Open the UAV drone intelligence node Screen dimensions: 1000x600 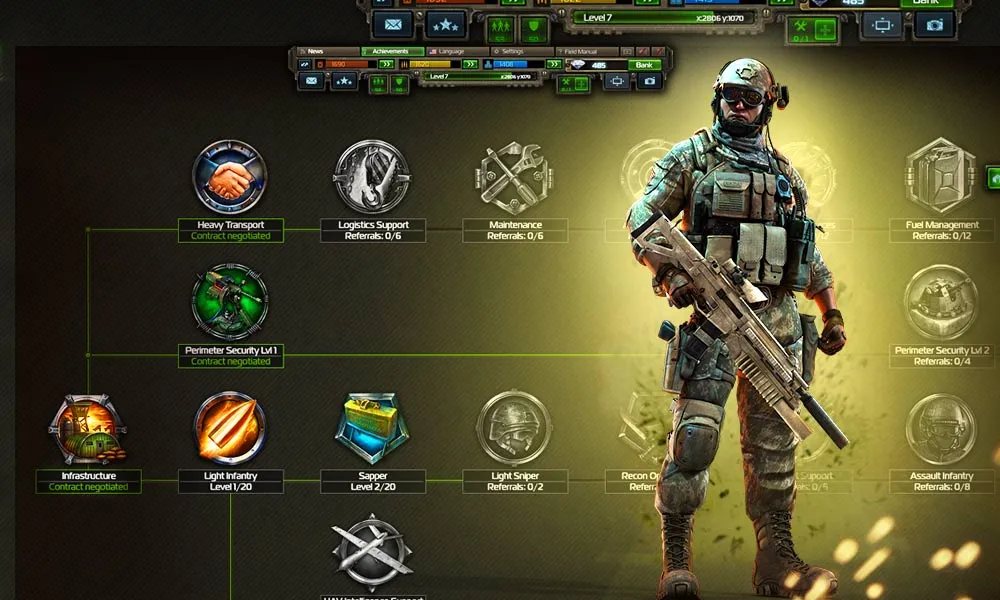pyautogui.click(x=372, y=551)
